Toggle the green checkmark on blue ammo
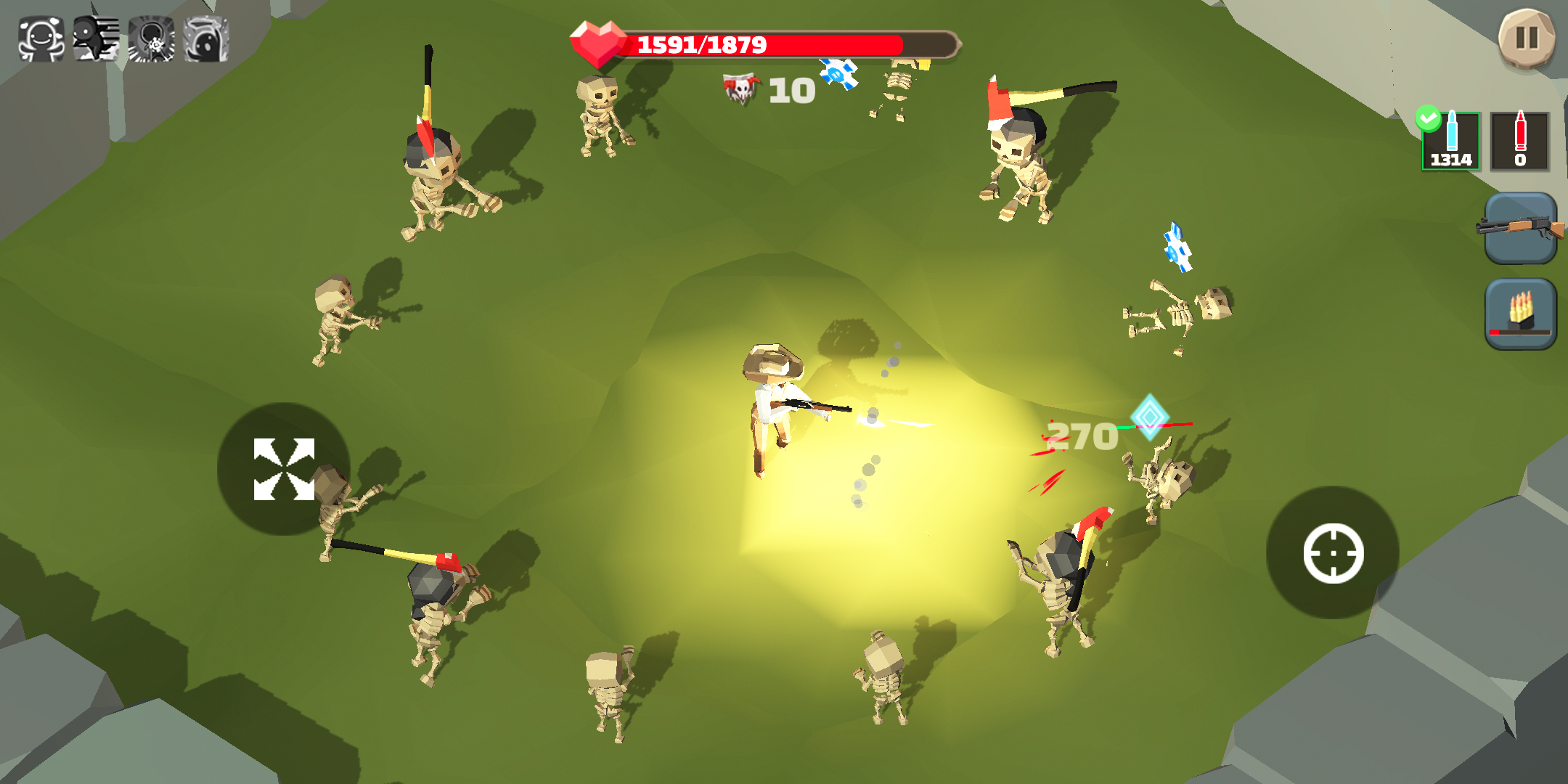The image size is (1568, 784). coord(1428,116)
